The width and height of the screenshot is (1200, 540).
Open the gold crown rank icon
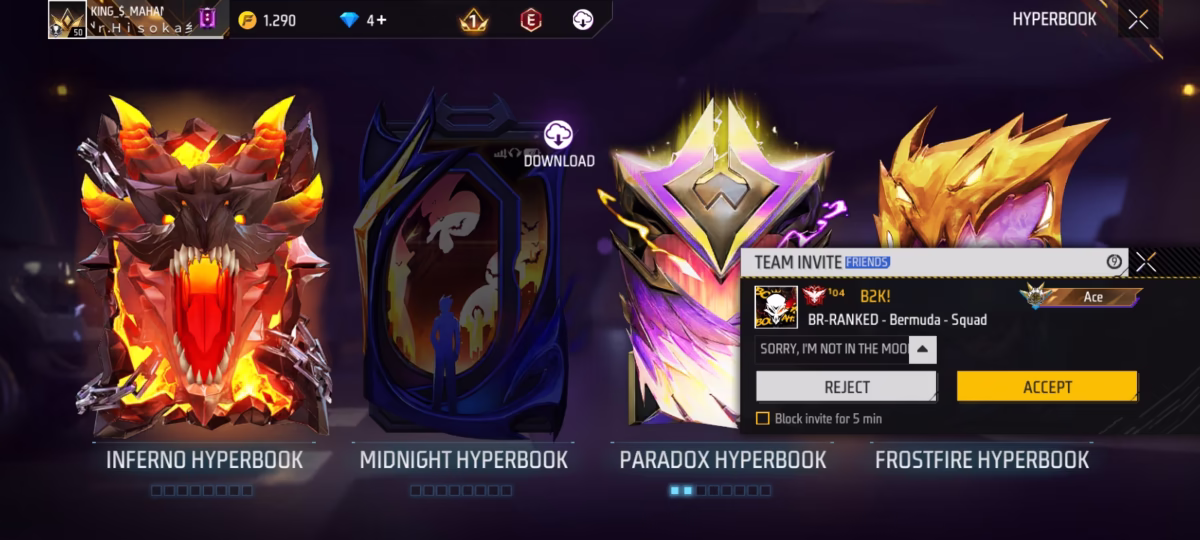473,20
